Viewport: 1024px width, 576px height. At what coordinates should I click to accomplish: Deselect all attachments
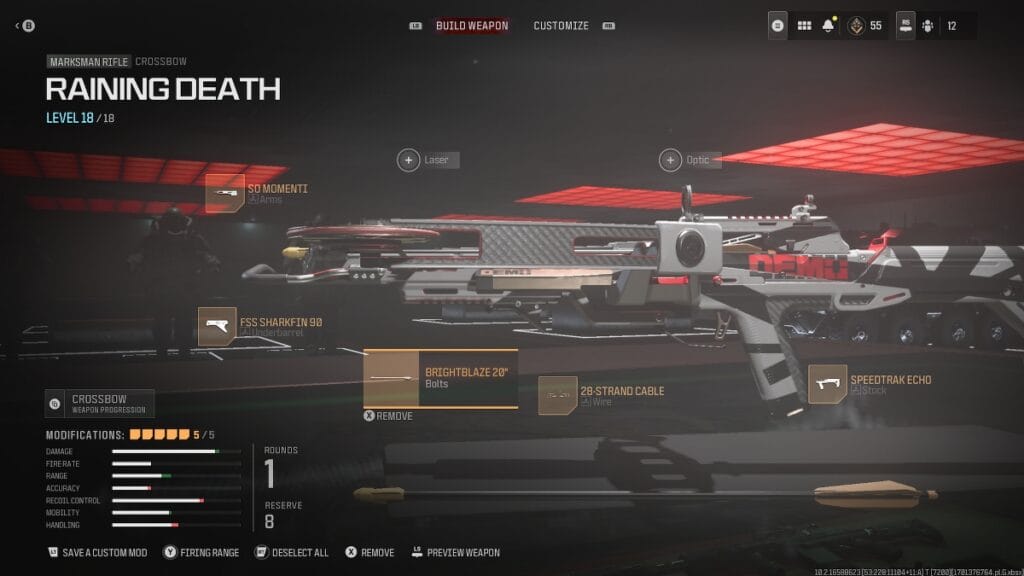(292, 552)
